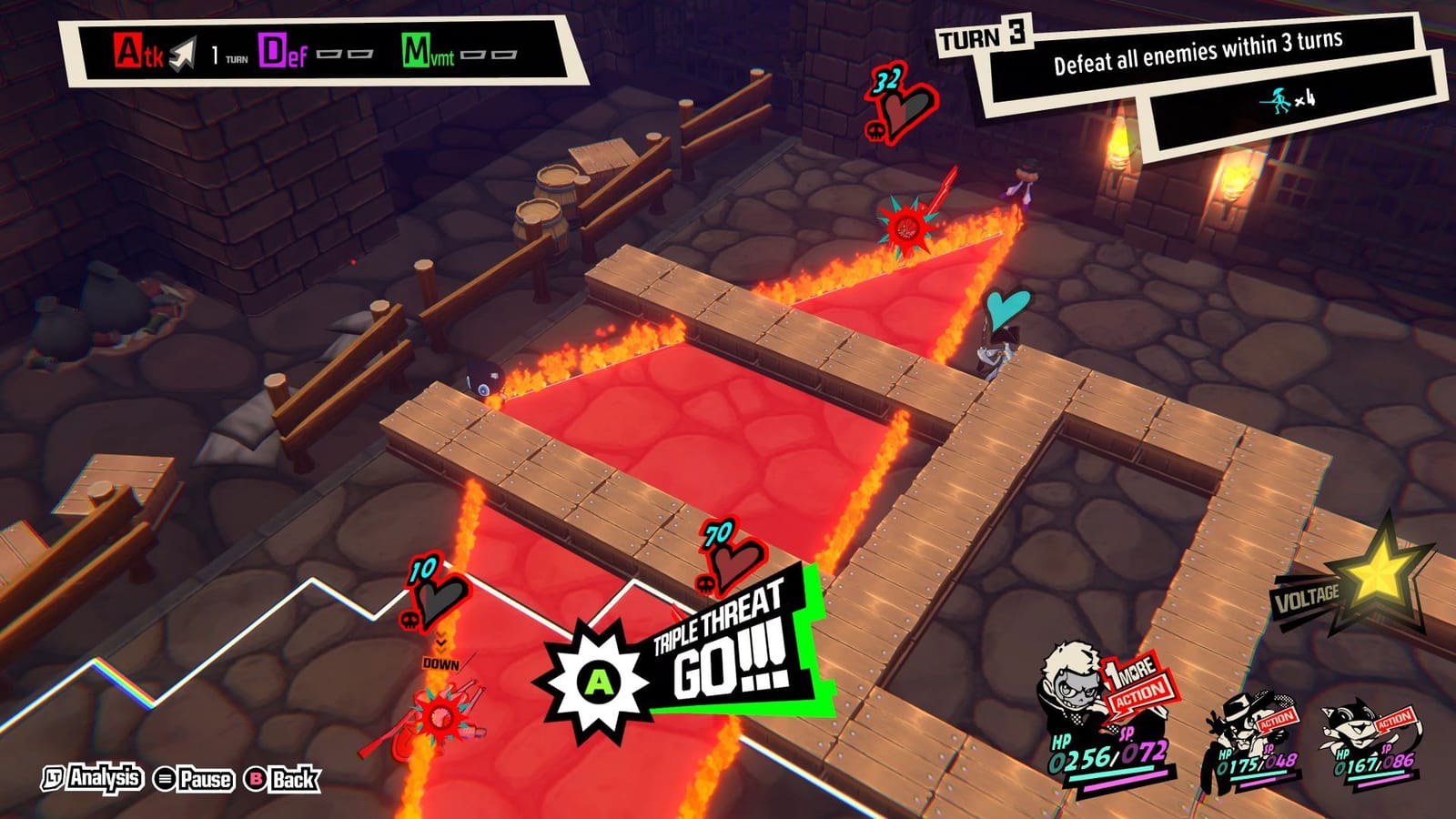Click the x4 enemy icon in the objective panel
The height and width of the screenshot is (819, 1456).
point(1278,100)
